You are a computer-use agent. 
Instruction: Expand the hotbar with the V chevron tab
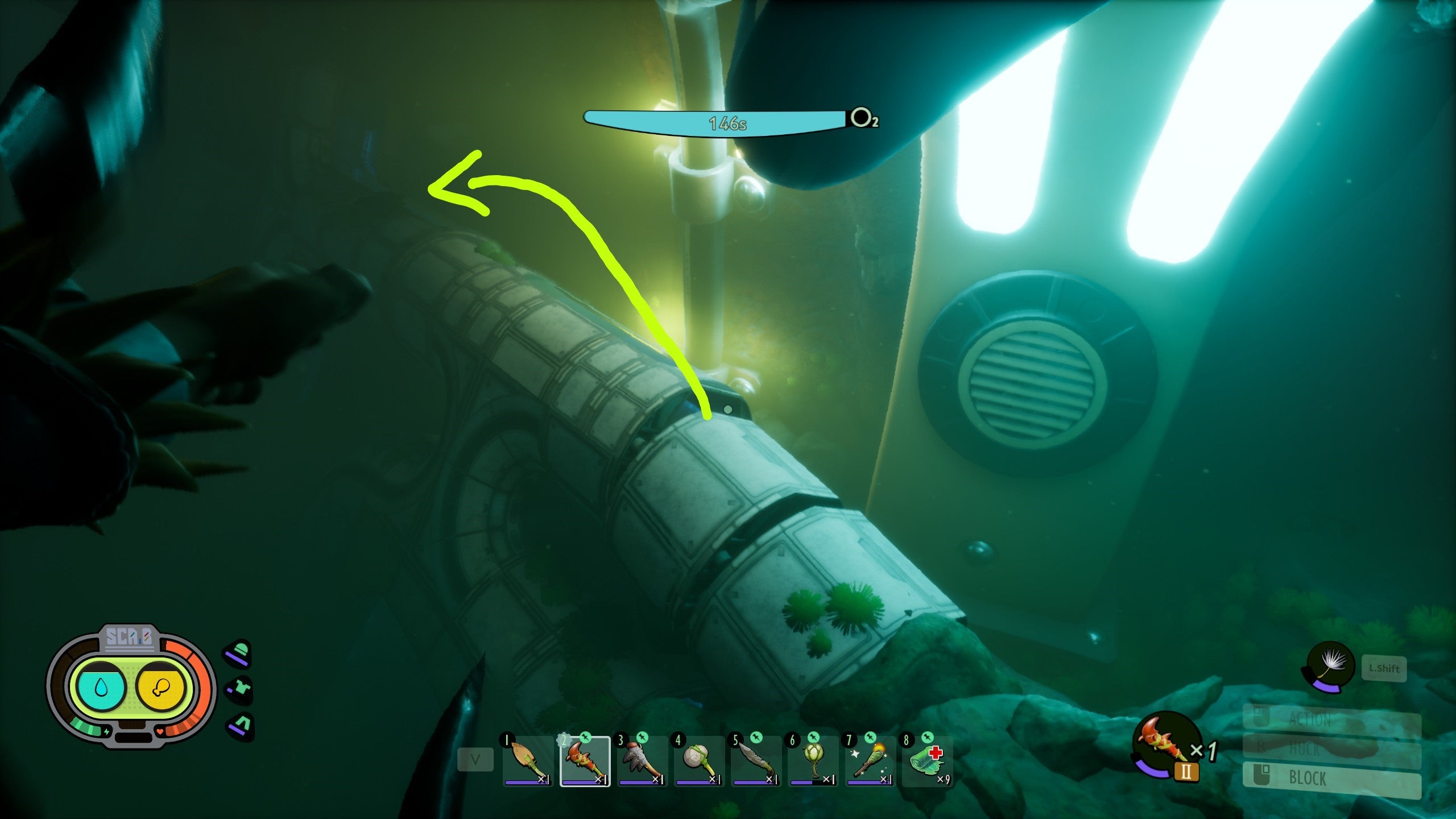tap(477, 758)
